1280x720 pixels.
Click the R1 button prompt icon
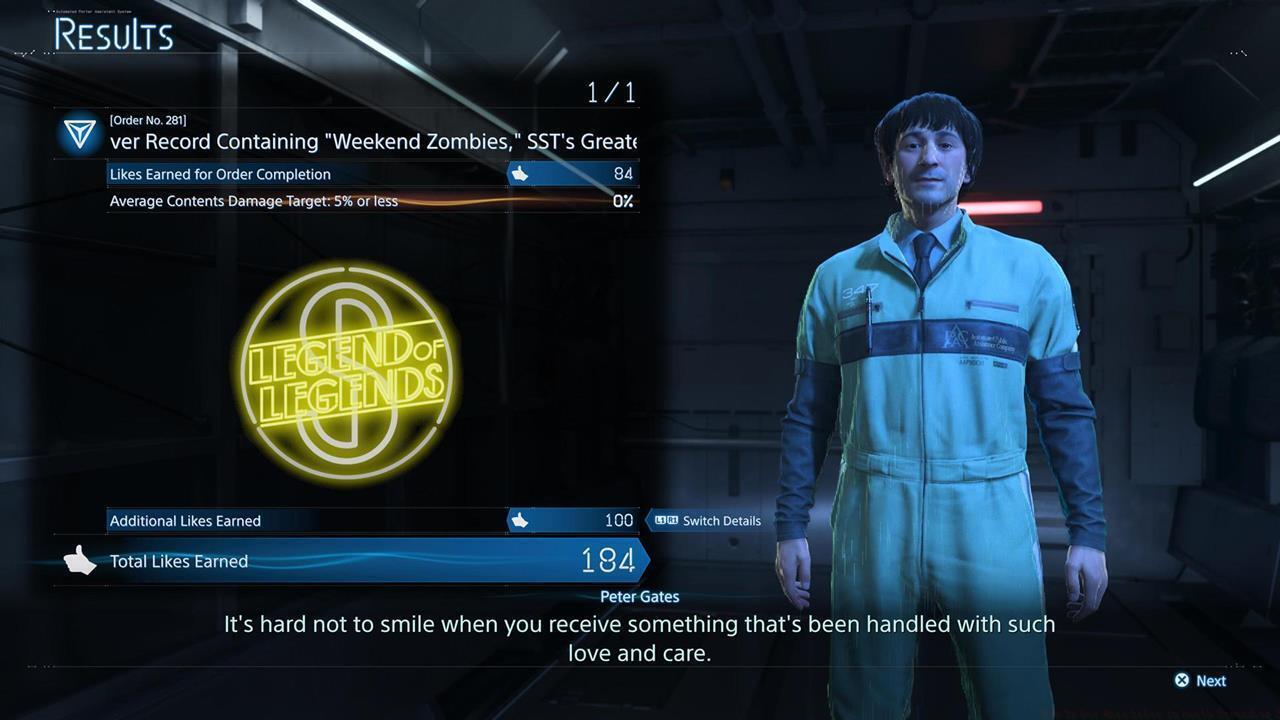pyautogui.click(x=674, y=520)
